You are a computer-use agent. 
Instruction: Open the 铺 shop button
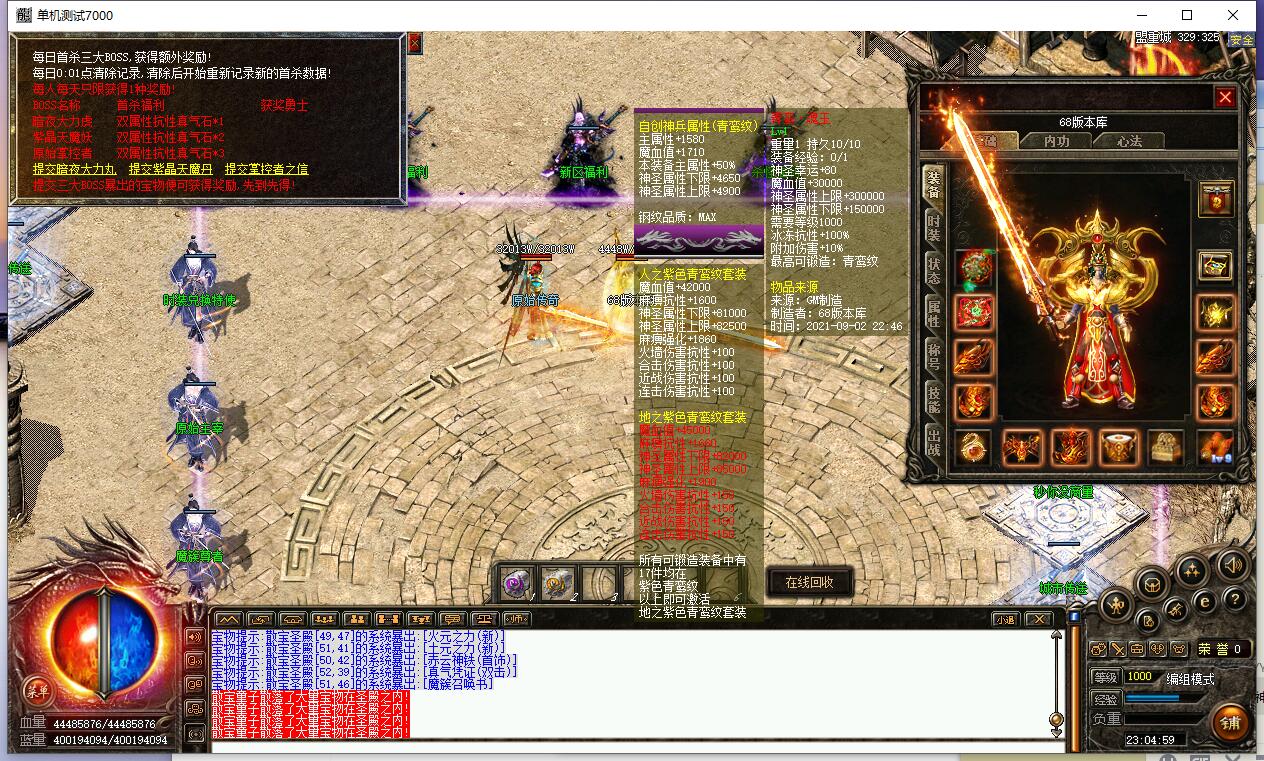point(1229,722)
